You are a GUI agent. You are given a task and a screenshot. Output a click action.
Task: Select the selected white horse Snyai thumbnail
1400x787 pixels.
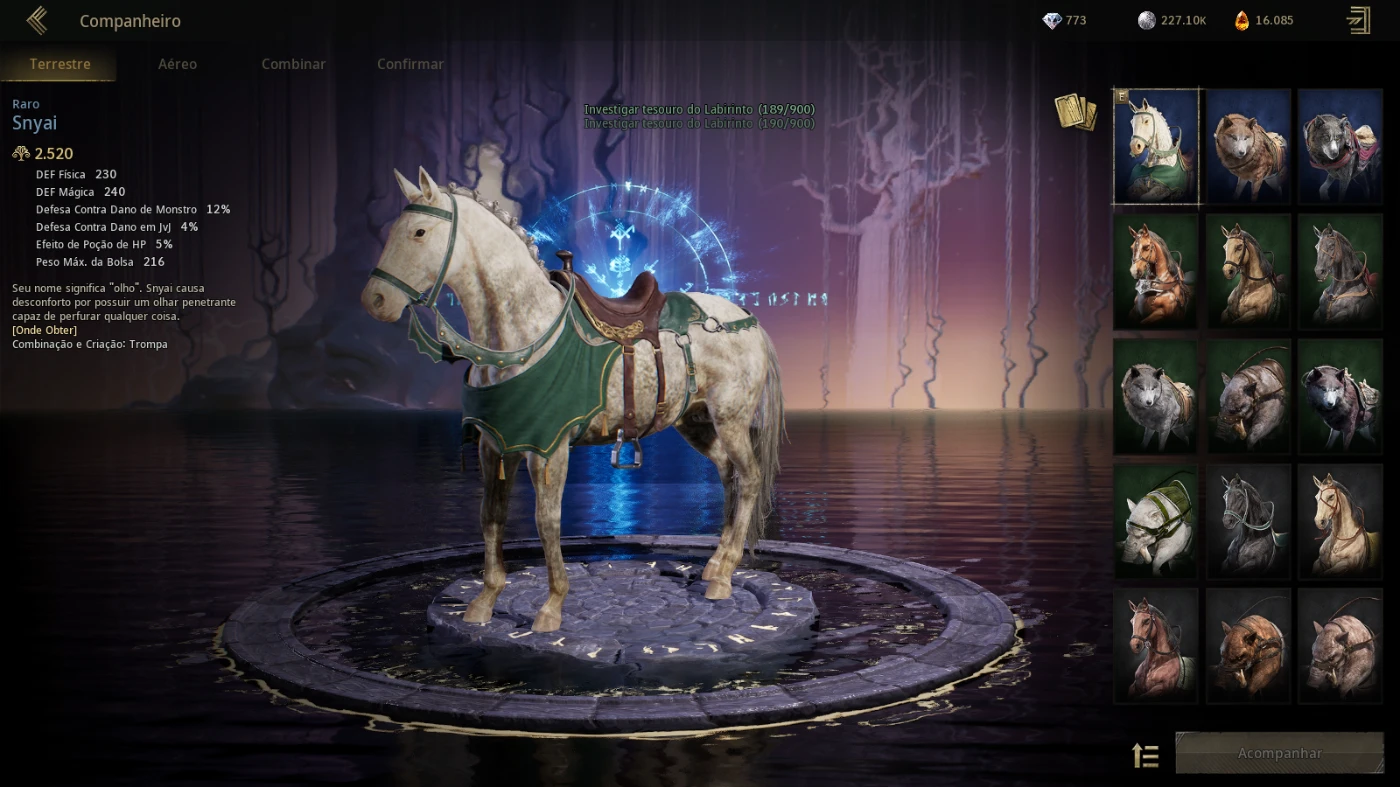(x=1156, y=146)
